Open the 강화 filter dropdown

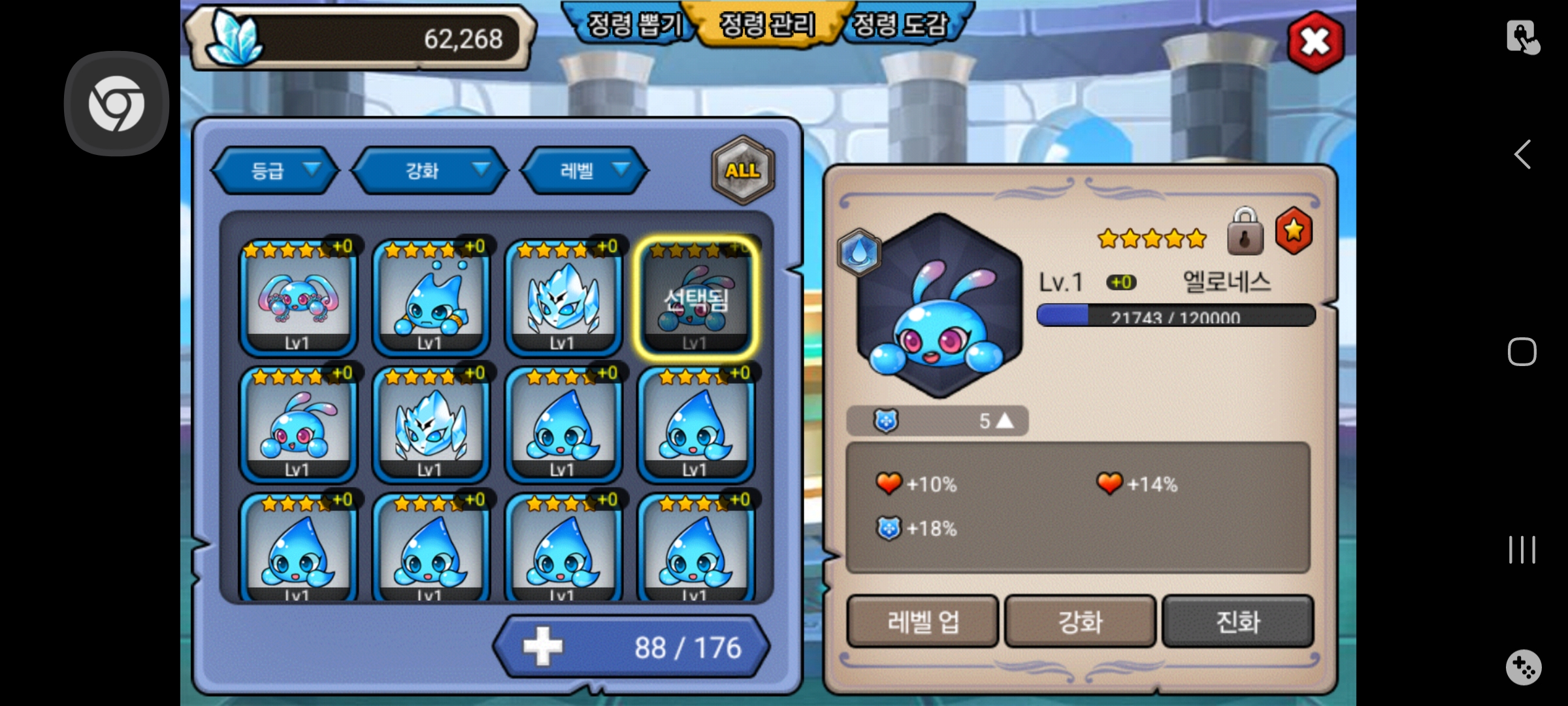[x=431, y=171]
